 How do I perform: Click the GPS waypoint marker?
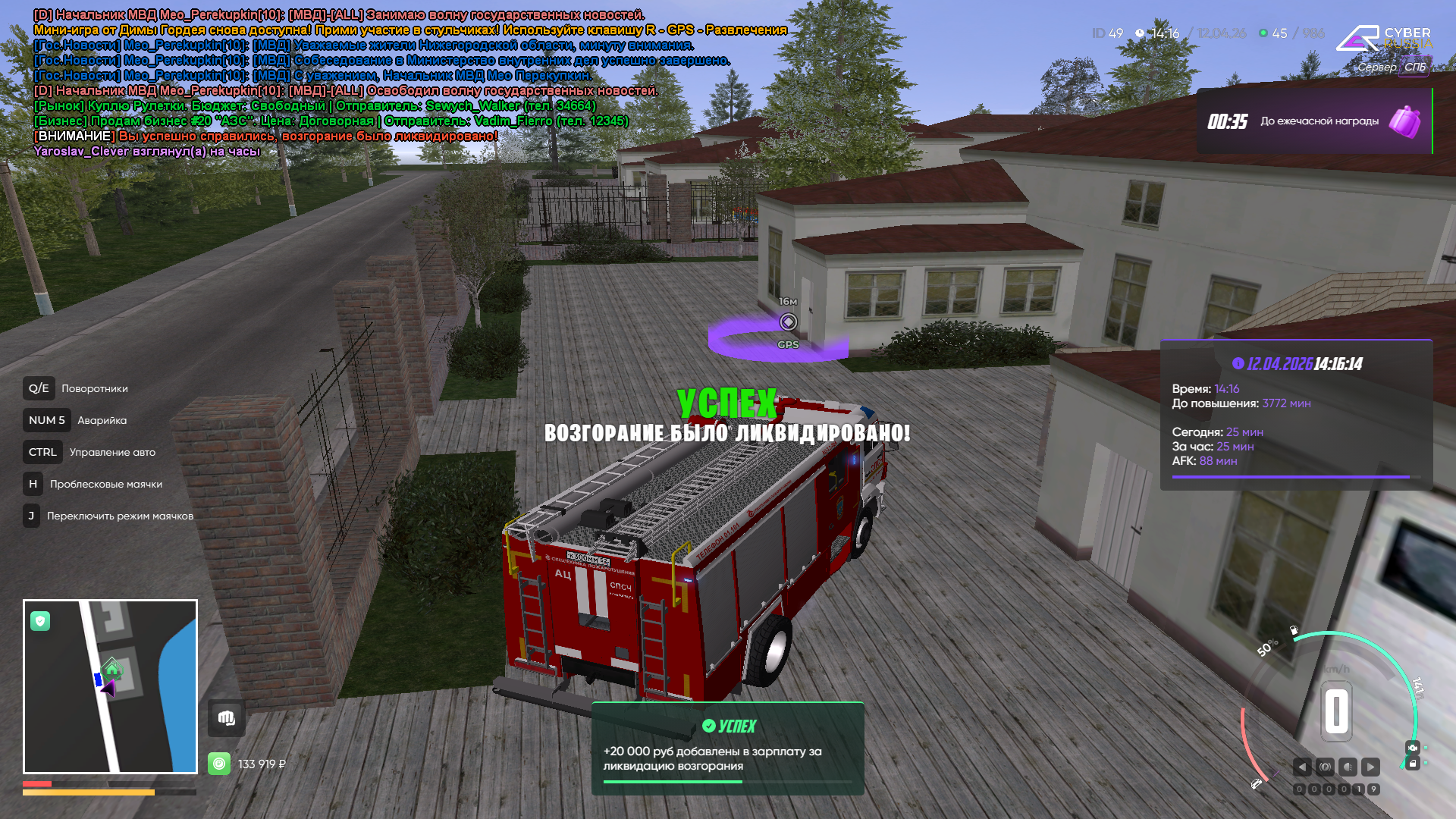pyautogui.click(x=788, y=322)
